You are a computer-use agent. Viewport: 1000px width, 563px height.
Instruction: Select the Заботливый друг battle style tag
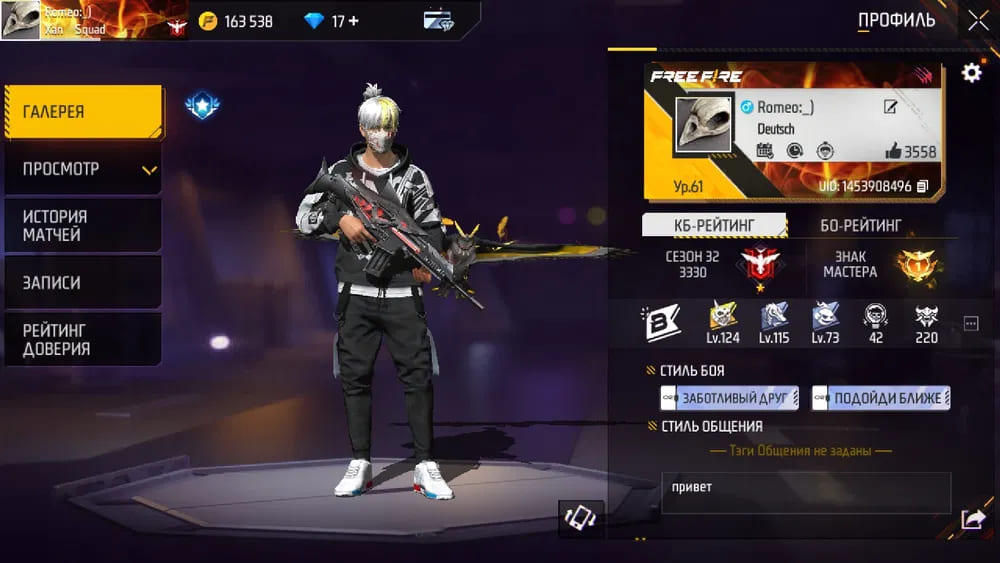tap(730, 398)
